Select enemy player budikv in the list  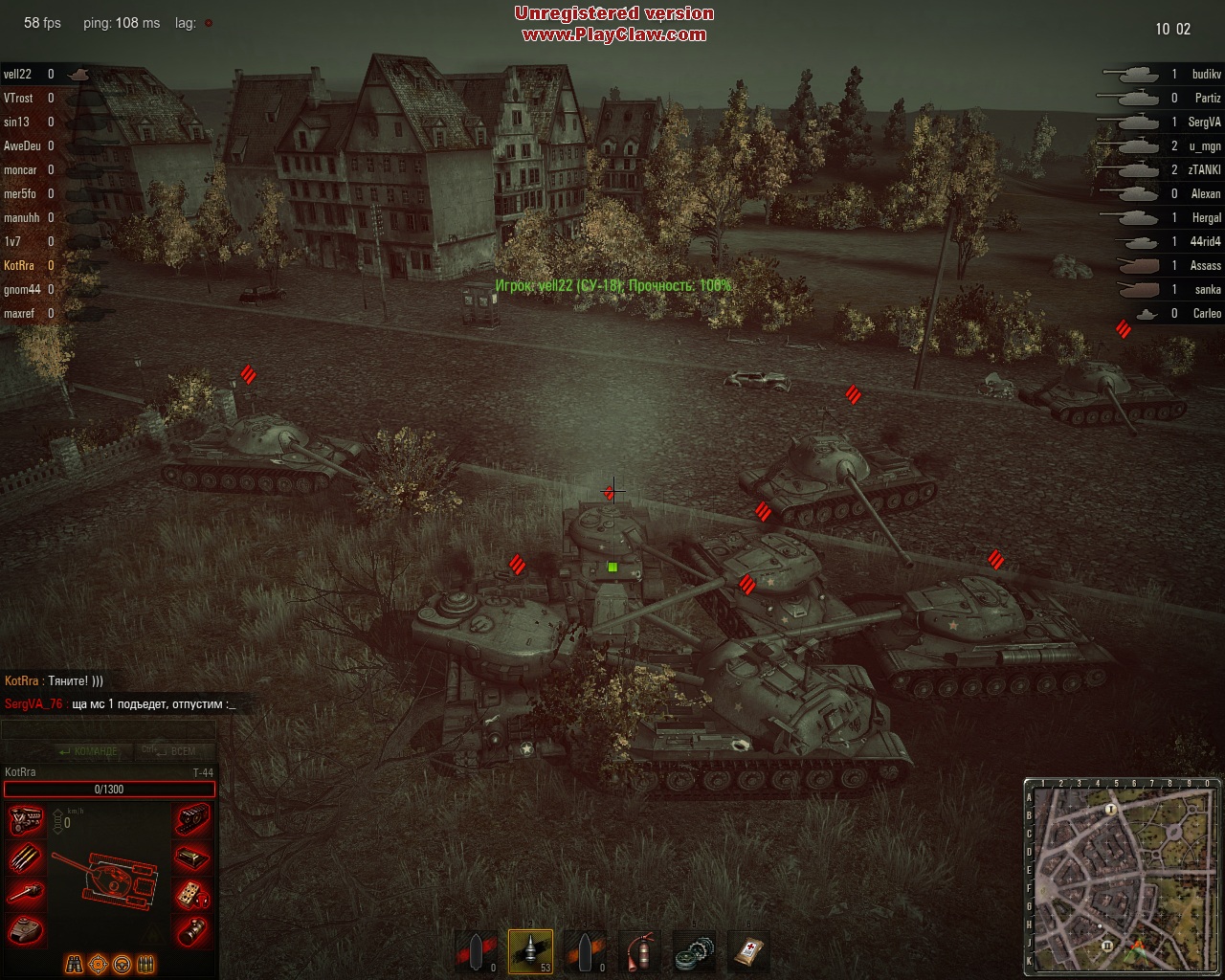coord(1206,75)
